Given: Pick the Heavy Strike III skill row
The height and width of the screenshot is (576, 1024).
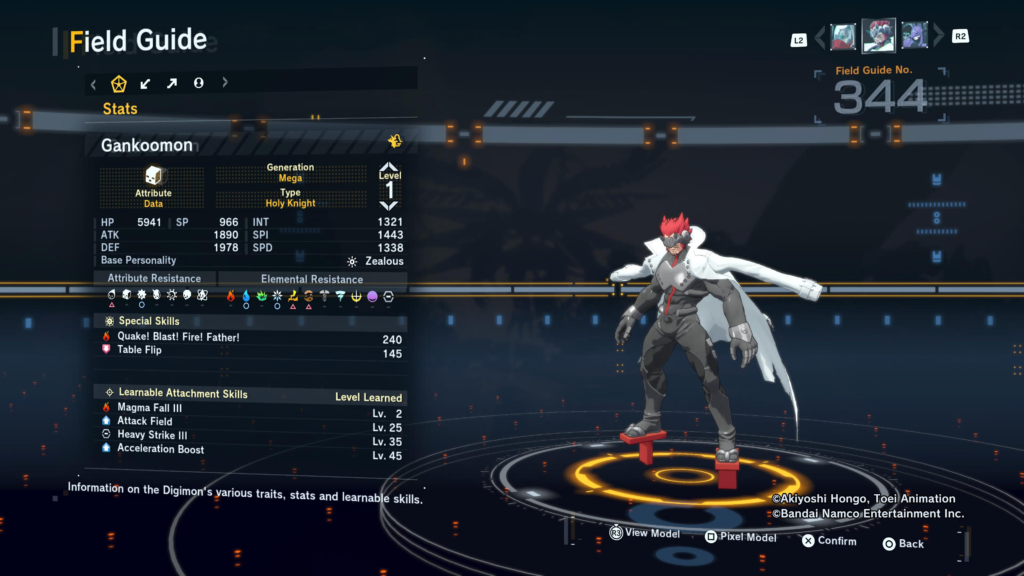Looking at the screenshot, I should (x=152, y=435).
